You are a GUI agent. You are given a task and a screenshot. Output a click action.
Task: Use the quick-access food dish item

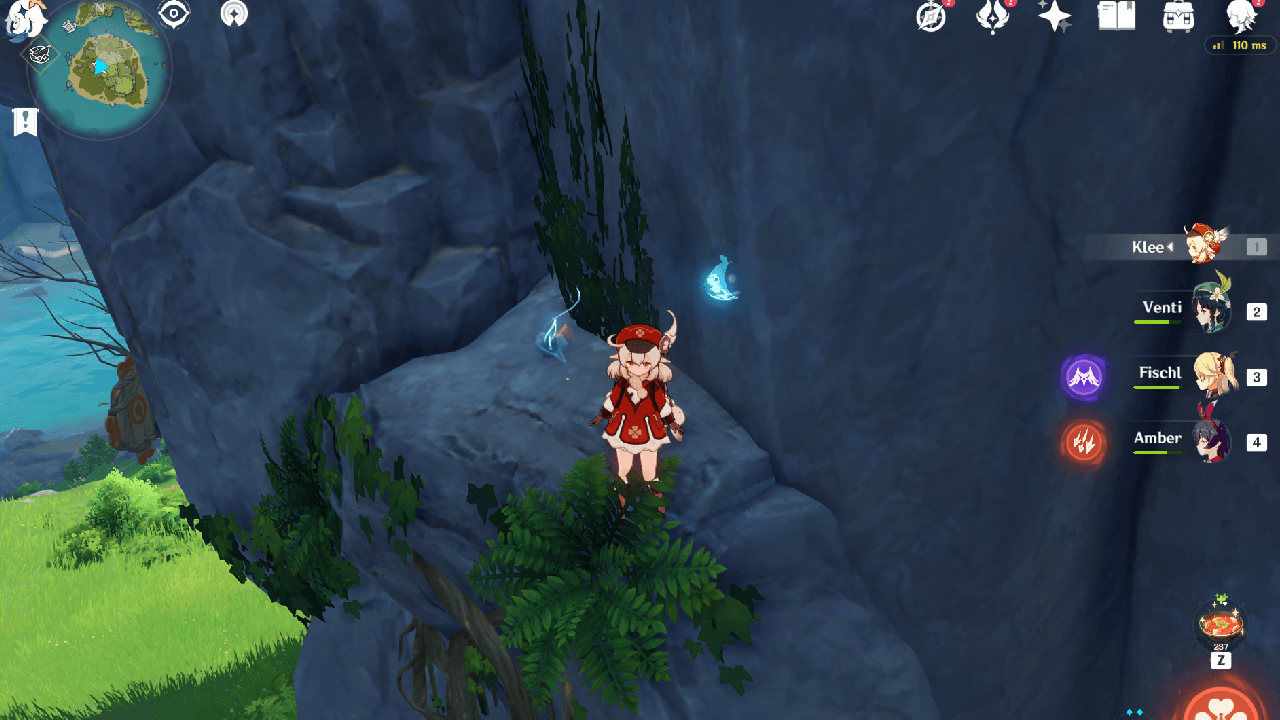(1220, 627)
